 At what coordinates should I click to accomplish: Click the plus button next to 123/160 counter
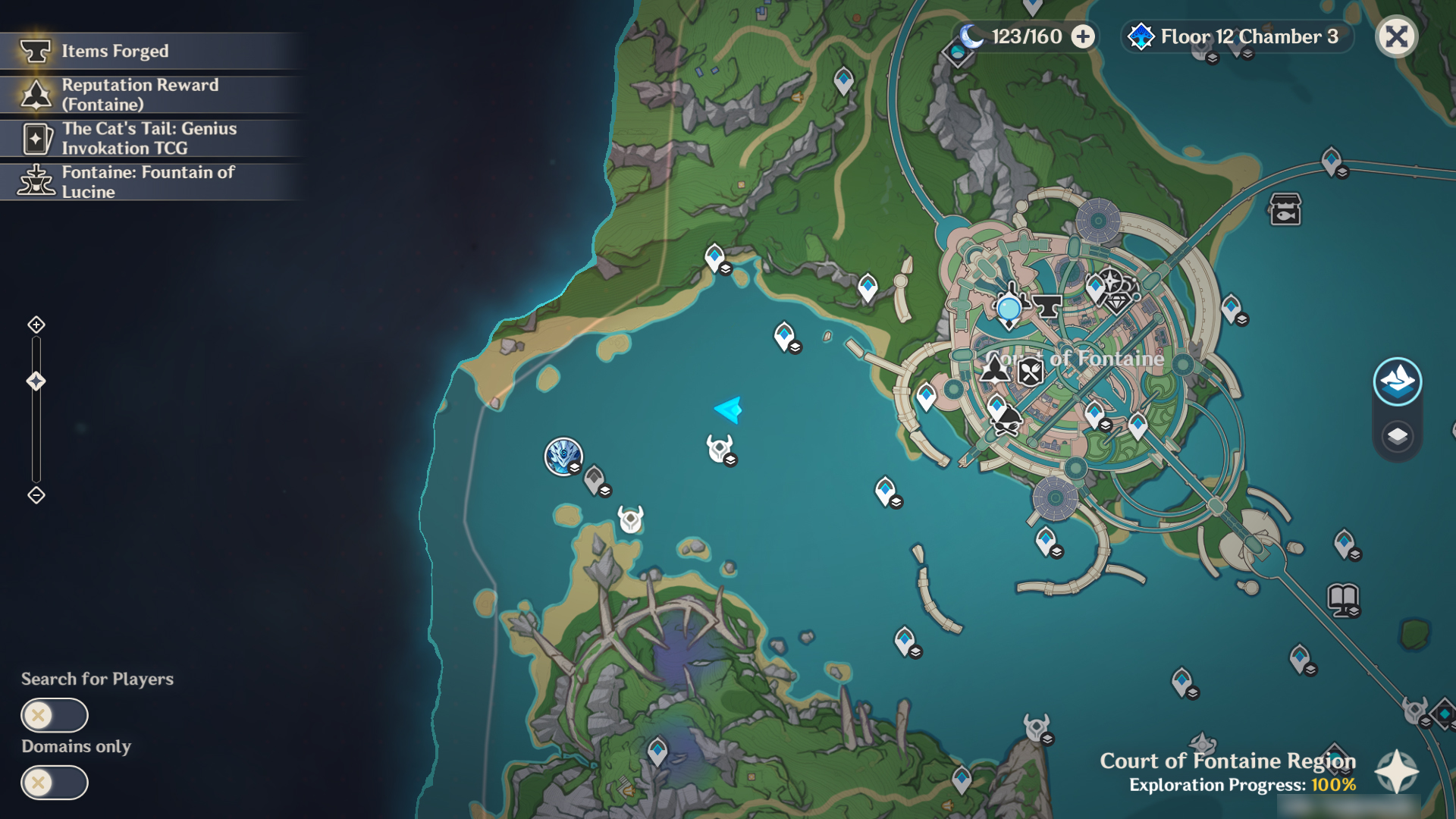click(x=1083, y=36)
